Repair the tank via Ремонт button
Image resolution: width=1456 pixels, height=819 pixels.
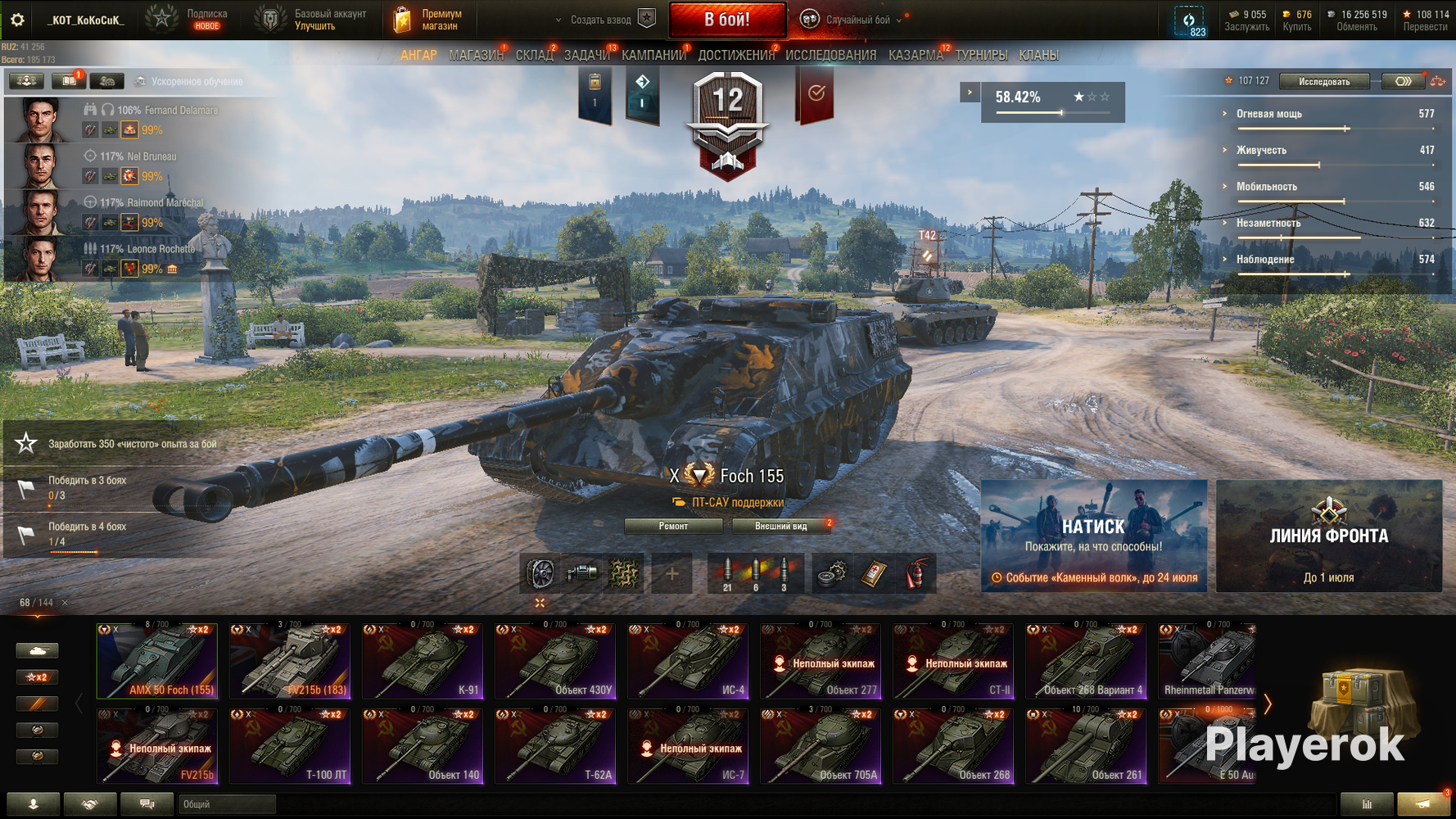(673, 526)
